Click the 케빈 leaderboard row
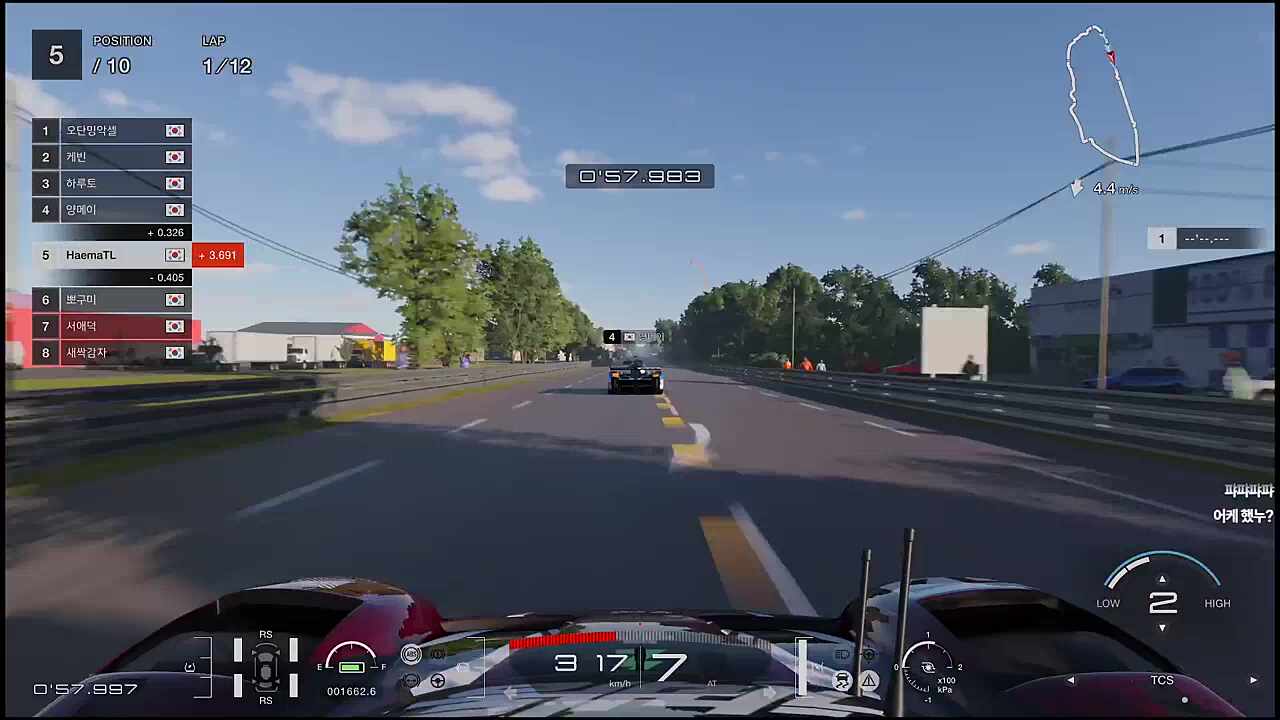The height and width of the screenshot is (720, 1280). [112, 157]
